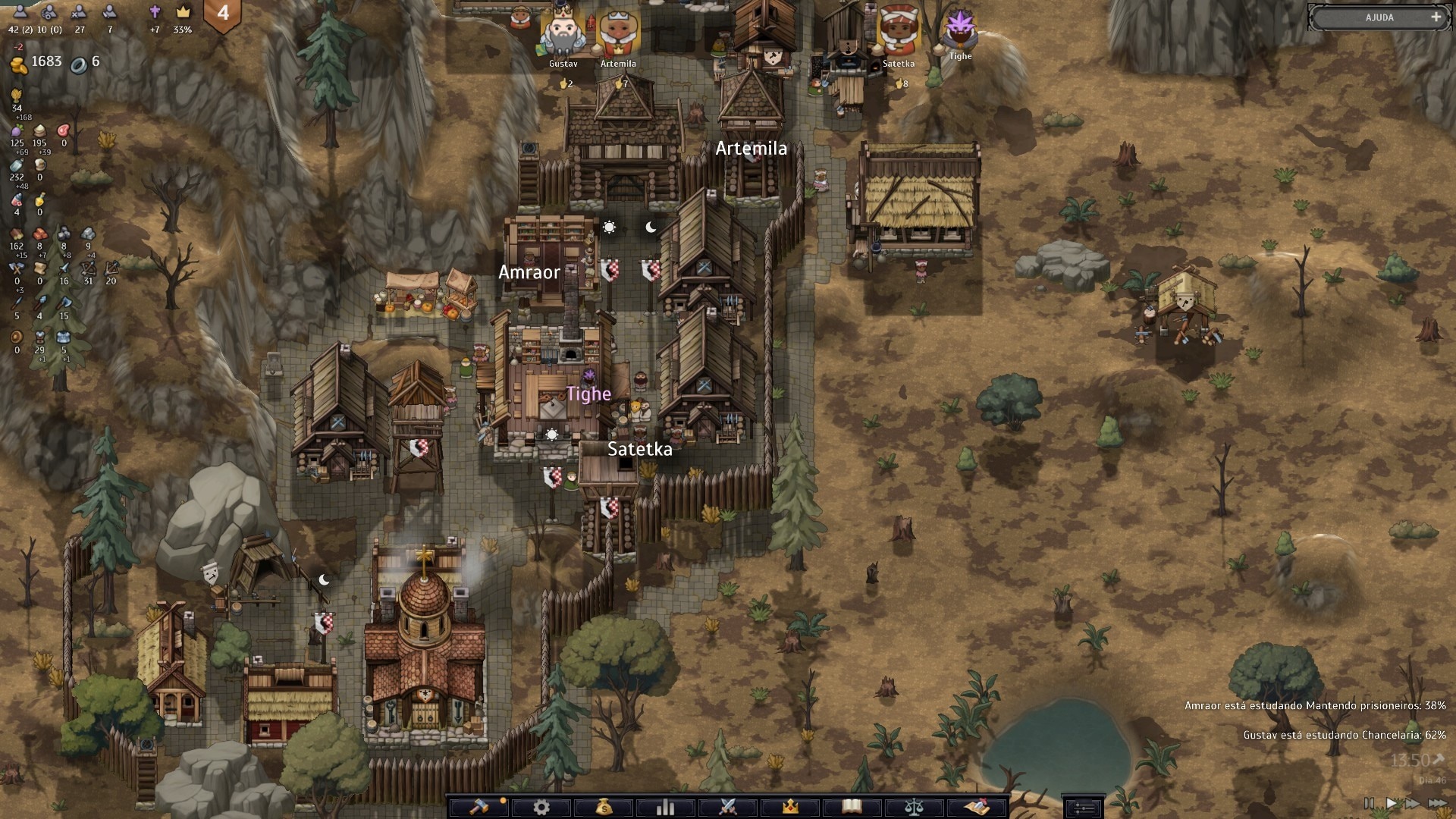1456x819 pixels.
Task: Set game to triple fast-forward speed
Action: click(x=1438, y=803)
